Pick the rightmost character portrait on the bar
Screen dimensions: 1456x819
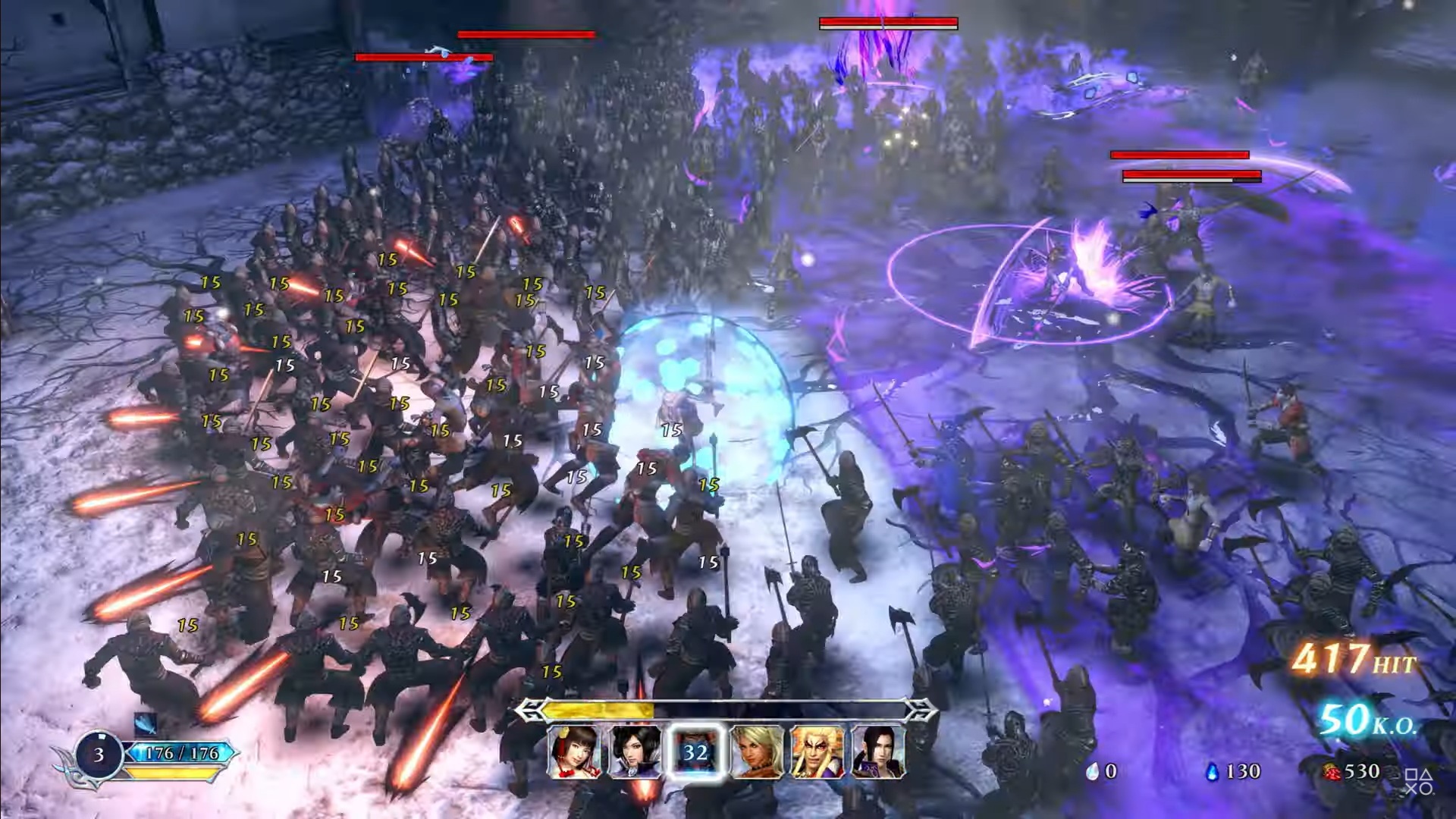pyautogui.click(x=878, y=752)
